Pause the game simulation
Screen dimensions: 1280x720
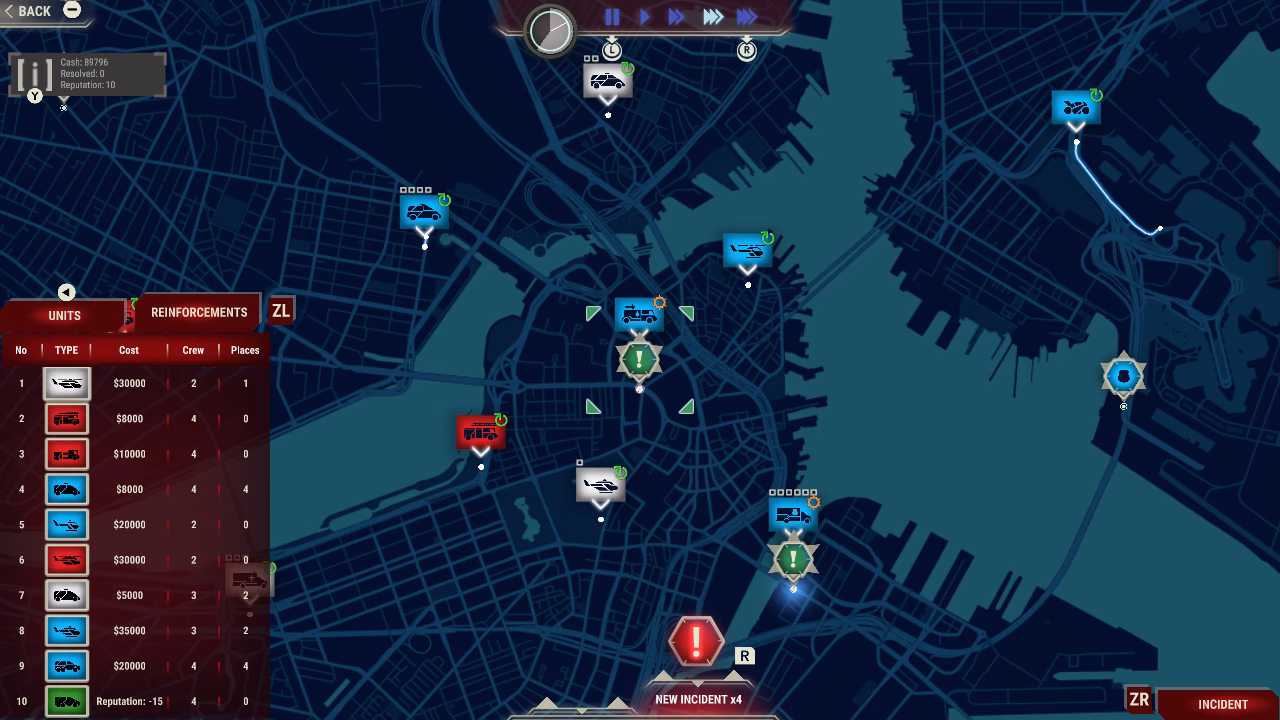(612, 17)
